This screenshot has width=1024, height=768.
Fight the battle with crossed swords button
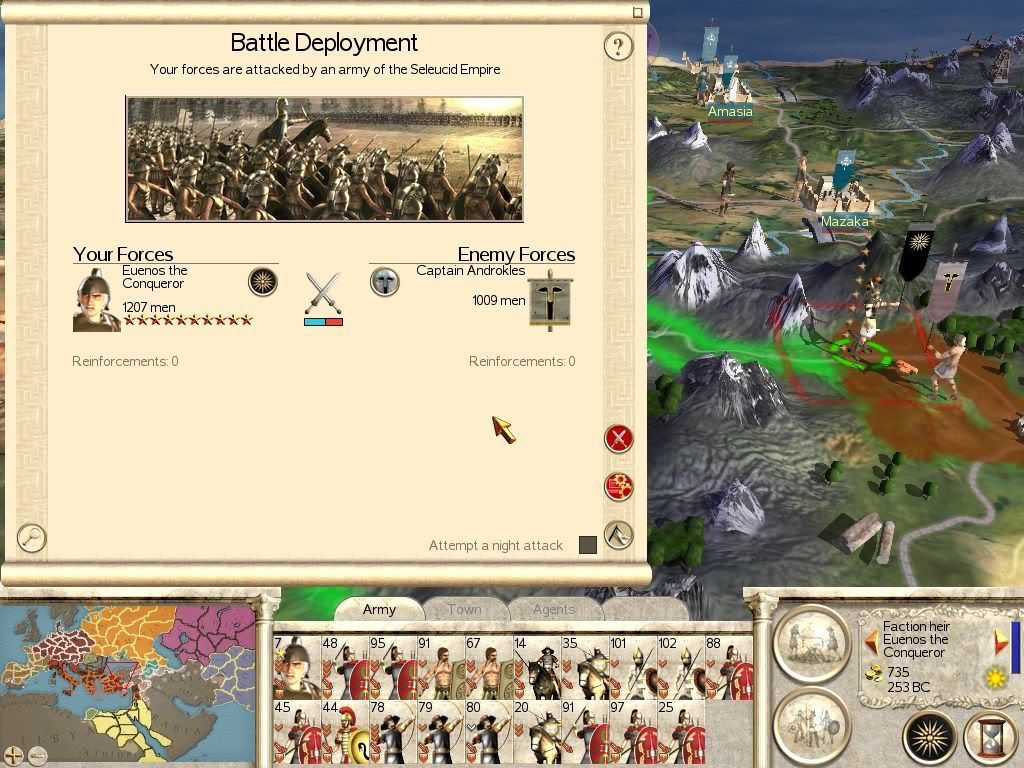(619, 439)
